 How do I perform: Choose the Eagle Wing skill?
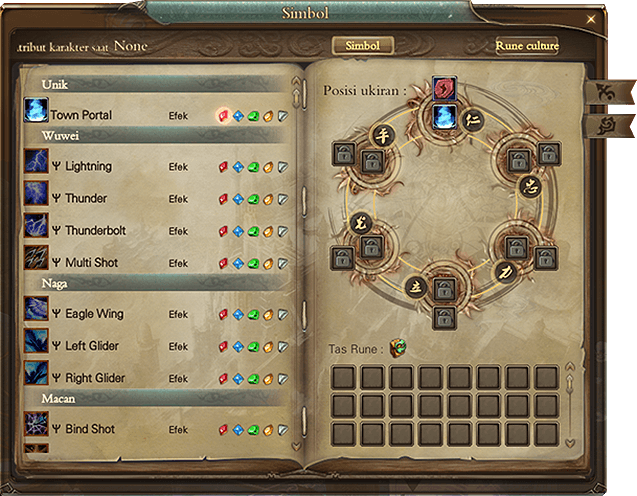(x=94, y=314)
